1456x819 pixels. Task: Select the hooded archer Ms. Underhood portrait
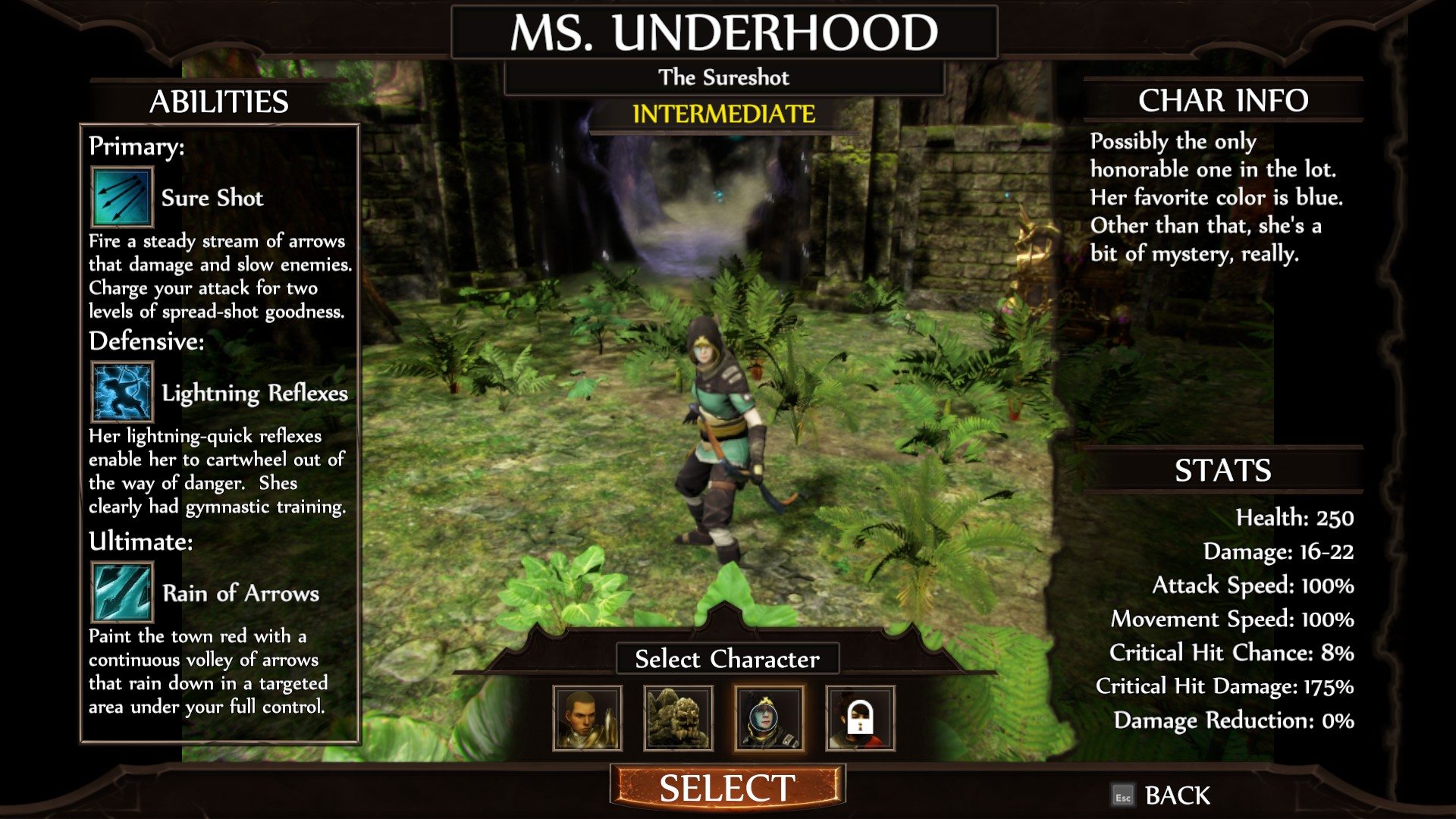pyautogui.click(x=769, y=718)
